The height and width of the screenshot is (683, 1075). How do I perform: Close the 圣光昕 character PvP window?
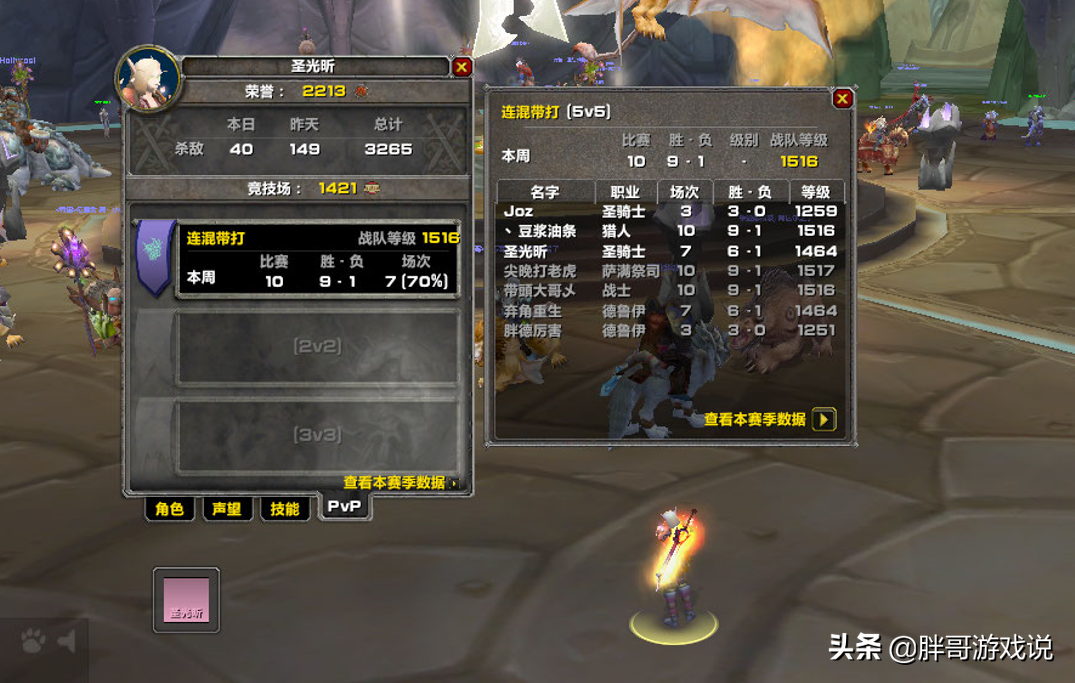[x=461, y=67]
